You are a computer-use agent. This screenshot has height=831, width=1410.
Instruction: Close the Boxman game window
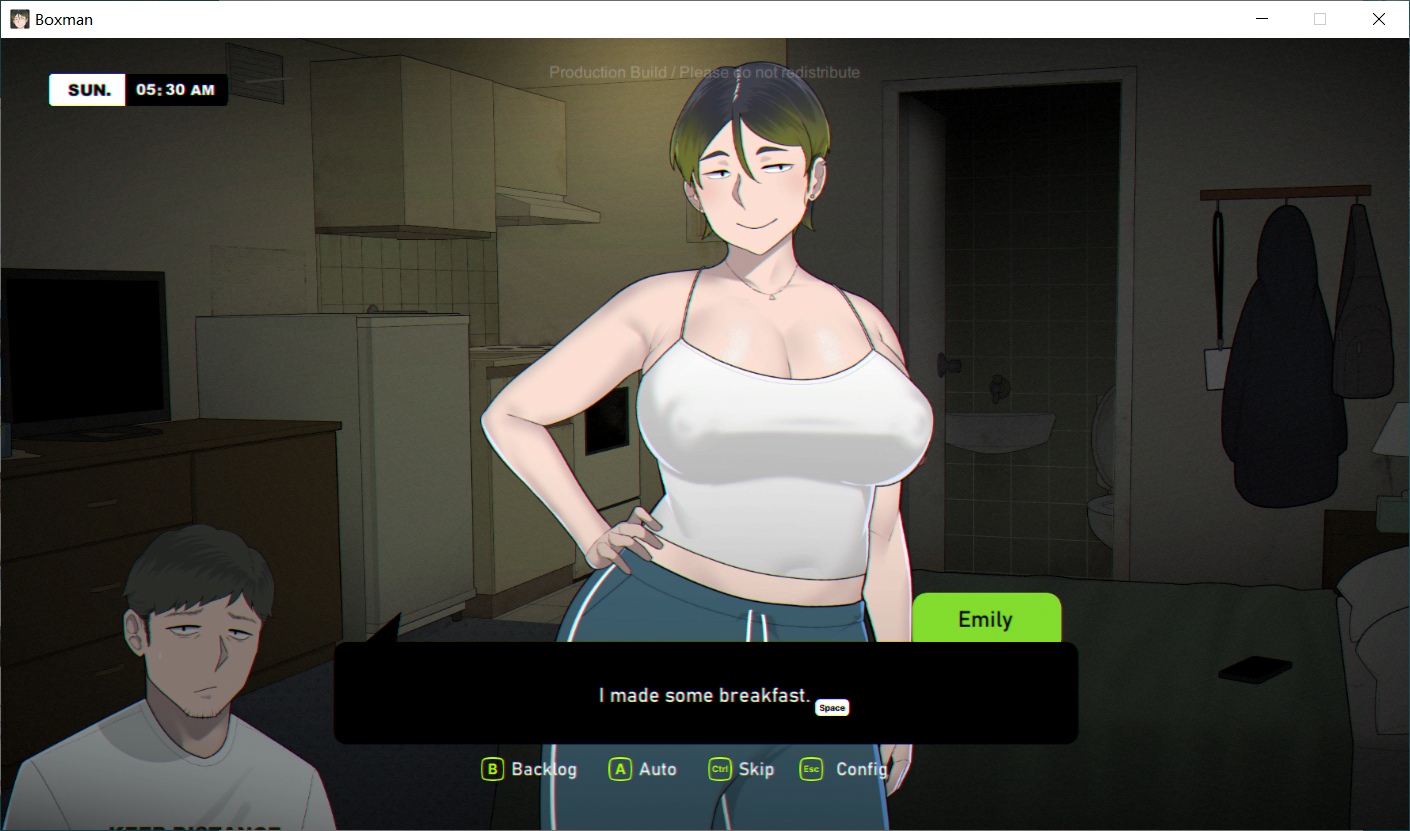(1378, 19)
